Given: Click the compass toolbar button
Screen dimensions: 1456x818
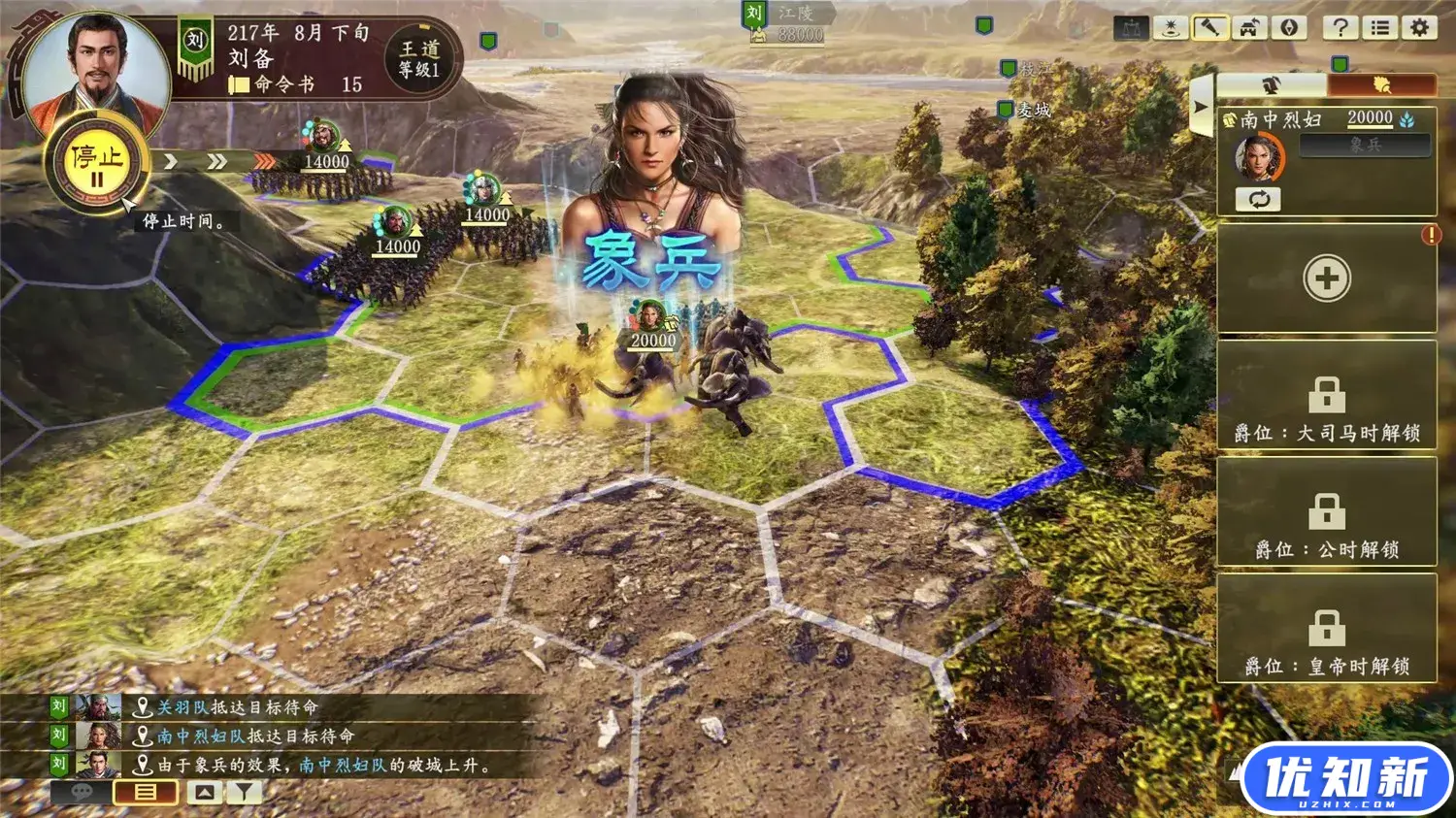Looking at the screenshot, I should [x=1290, y=27].
